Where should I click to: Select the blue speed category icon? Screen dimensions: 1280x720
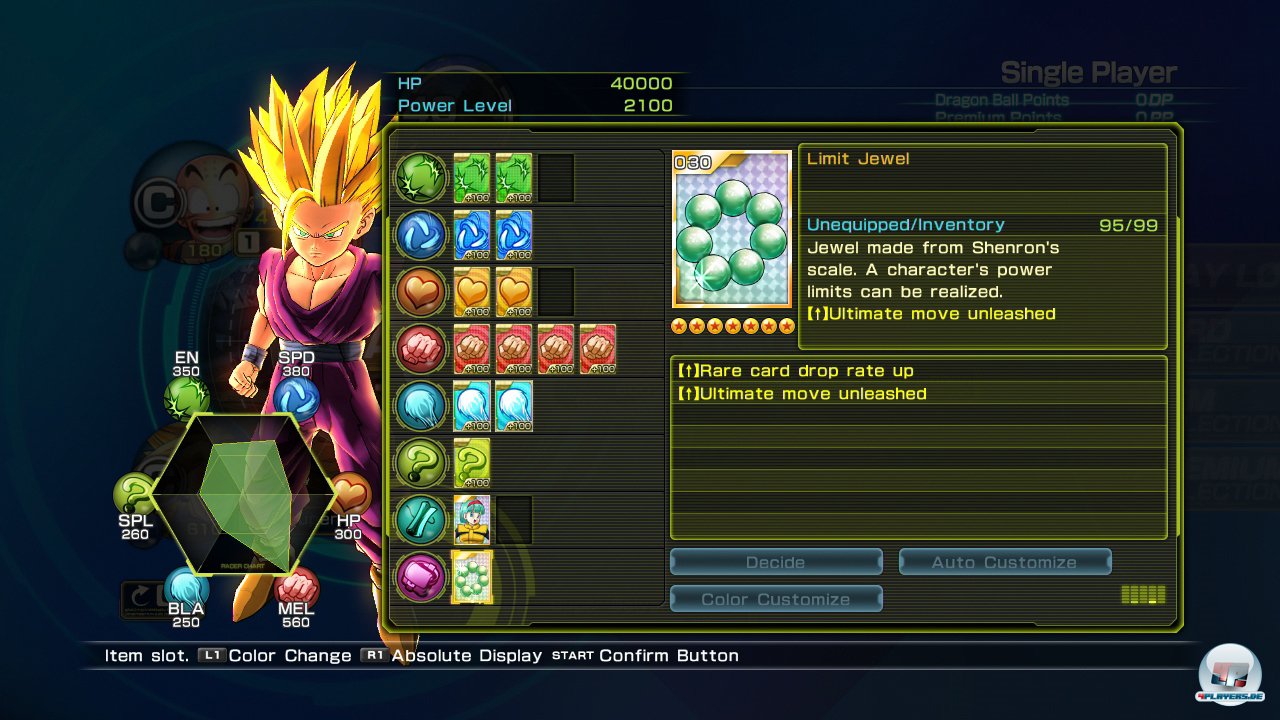420,234
